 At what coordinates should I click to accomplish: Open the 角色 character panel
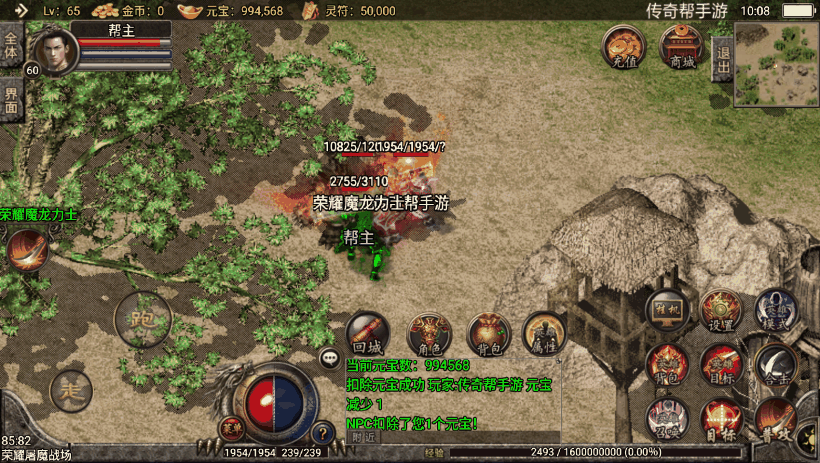tap(429, 335)
